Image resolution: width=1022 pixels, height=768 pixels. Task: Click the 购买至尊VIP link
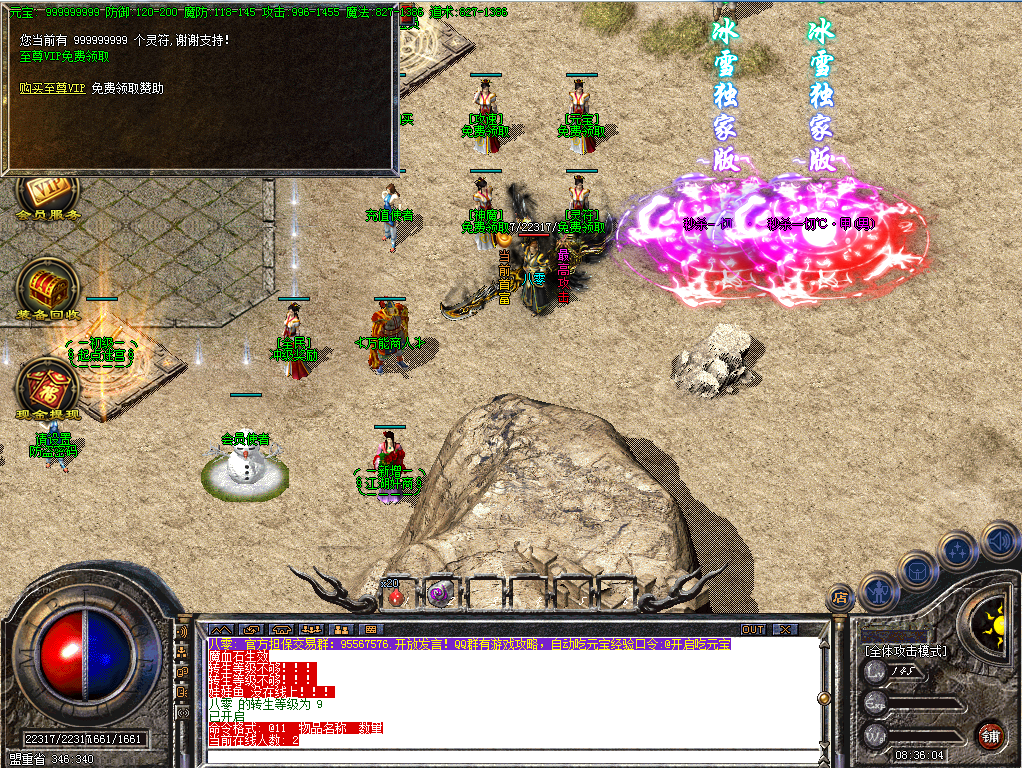(52, 88)
